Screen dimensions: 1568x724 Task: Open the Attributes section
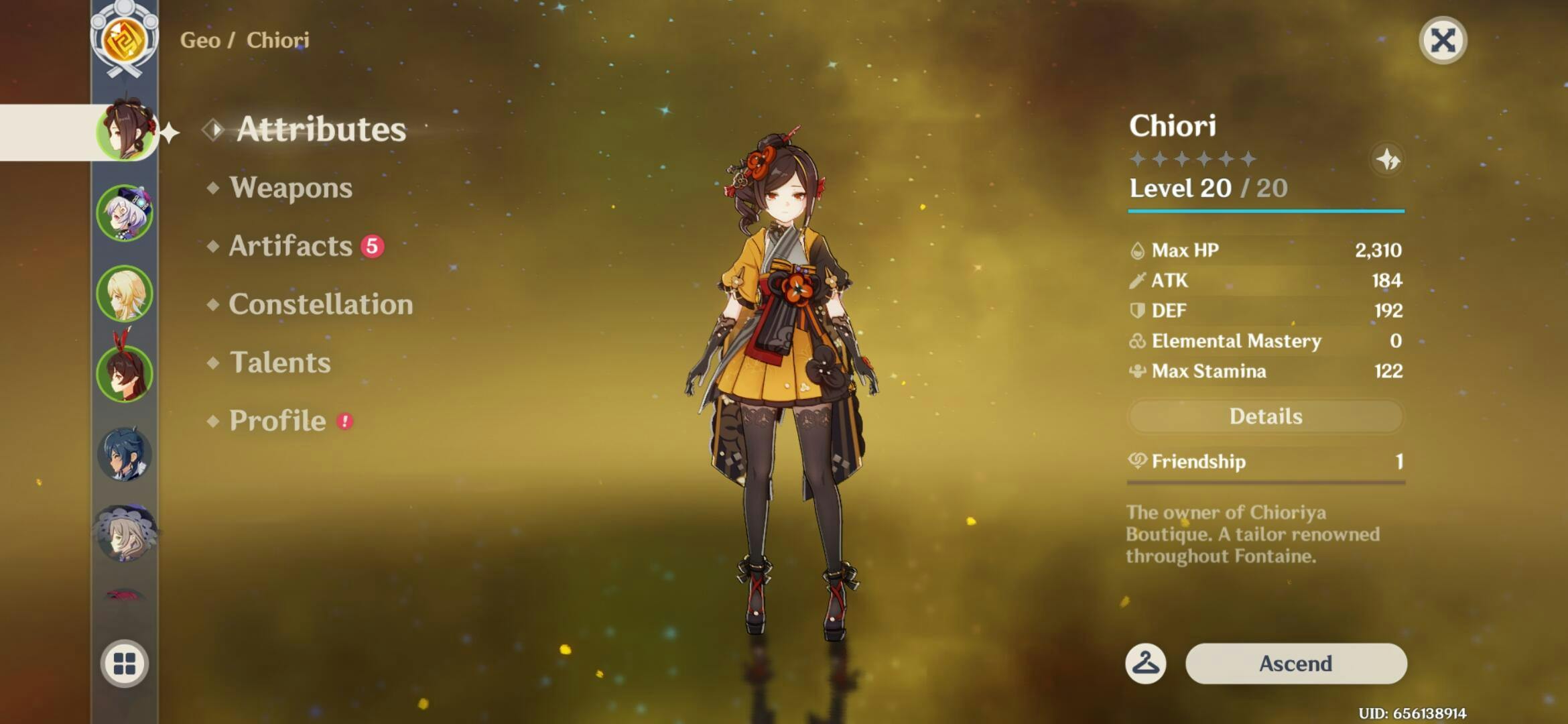[320, 129]
